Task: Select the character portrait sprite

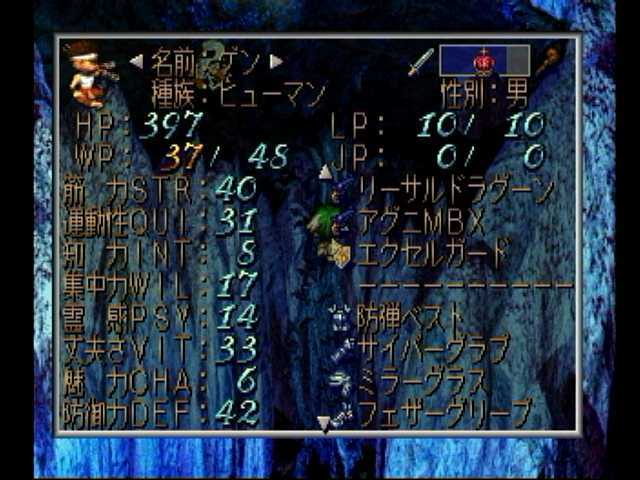Action: point(90,75)
